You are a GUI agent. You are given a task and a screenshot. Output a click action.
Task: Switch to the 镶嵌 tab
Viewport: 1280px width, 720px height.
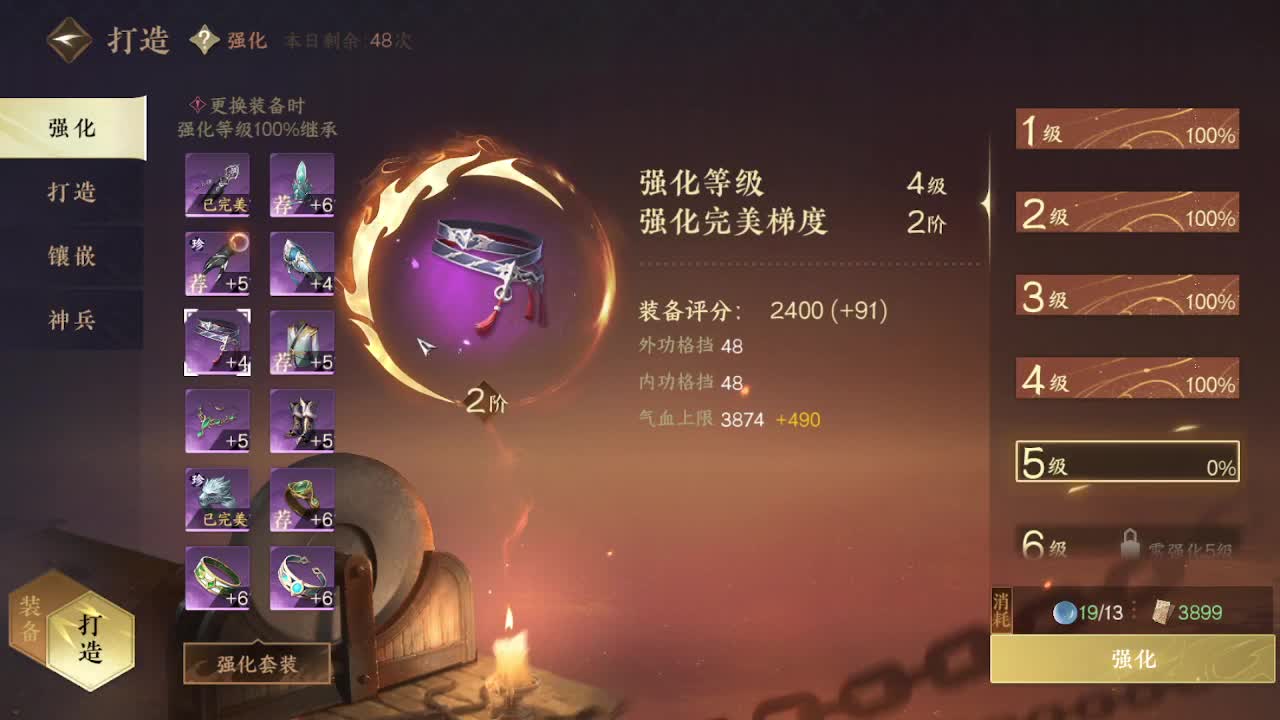coord(70,257)
